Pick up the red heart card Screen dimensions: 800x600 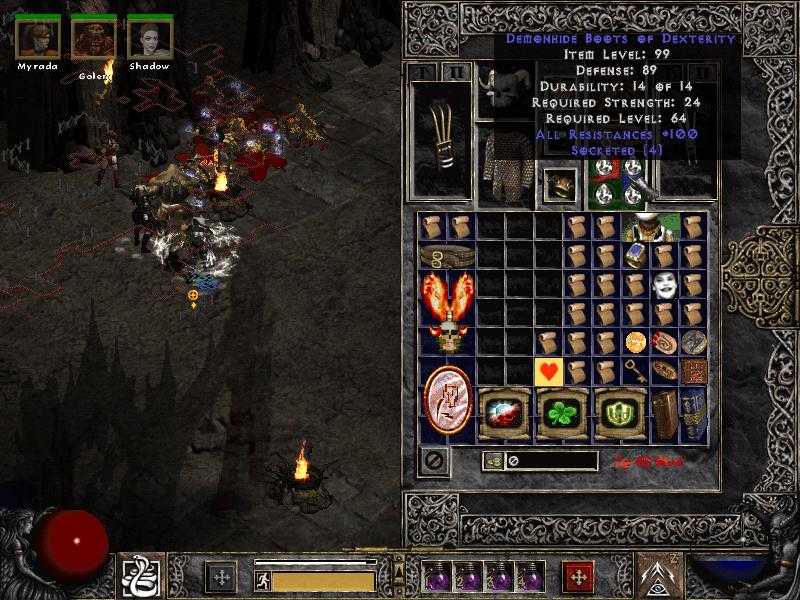coord(549,372)
